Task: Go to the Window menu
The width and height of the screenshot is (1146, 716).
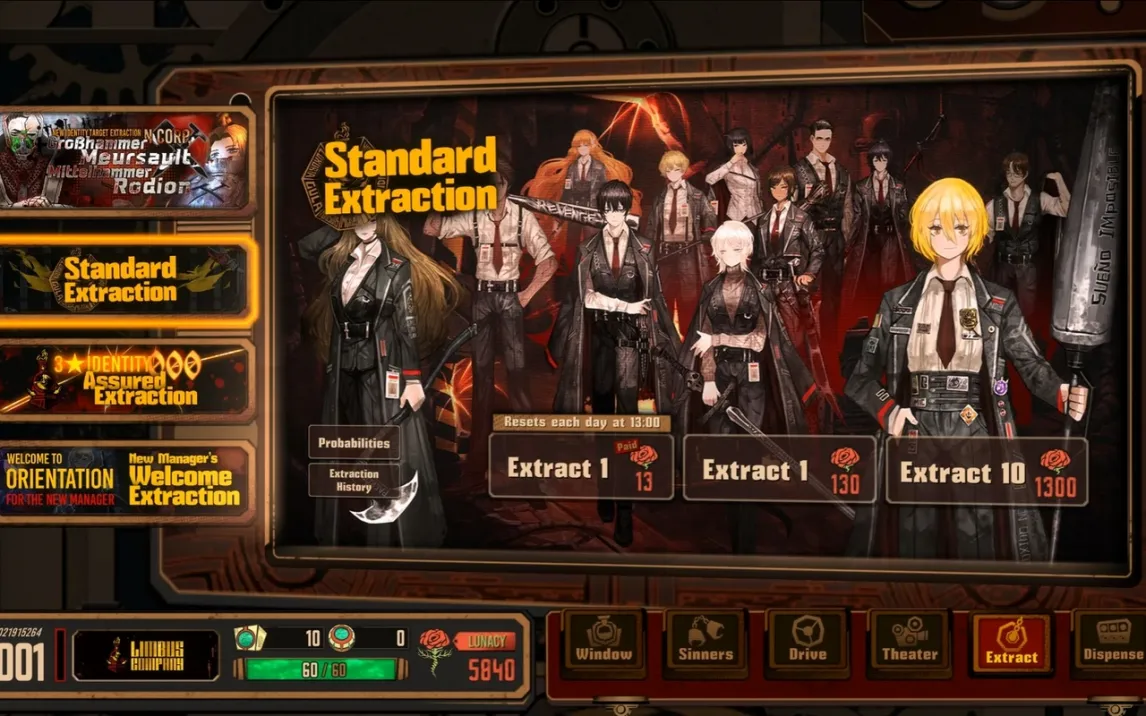Action: pyautogui.click(x=603, y=641)
